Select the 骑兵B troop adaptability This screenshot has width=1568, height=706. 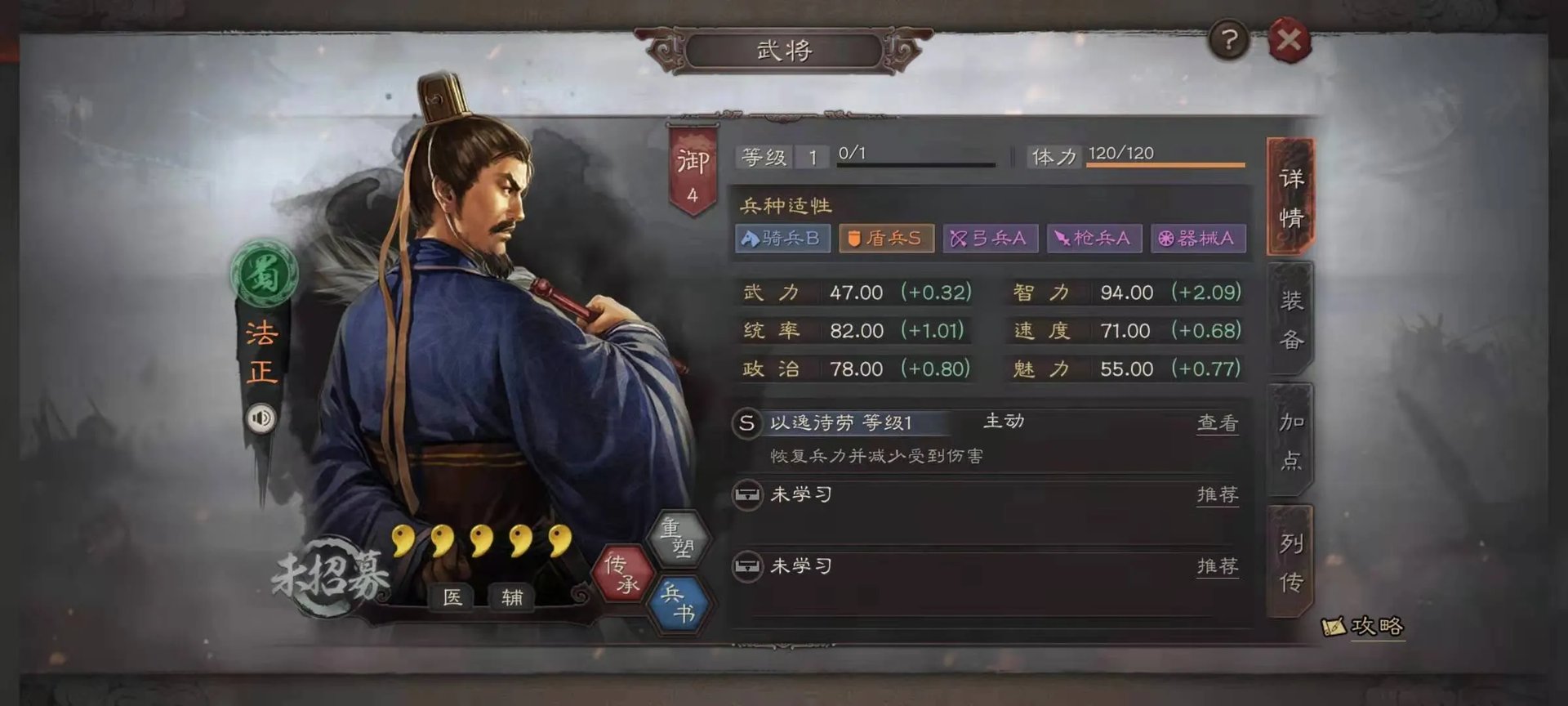782,239
